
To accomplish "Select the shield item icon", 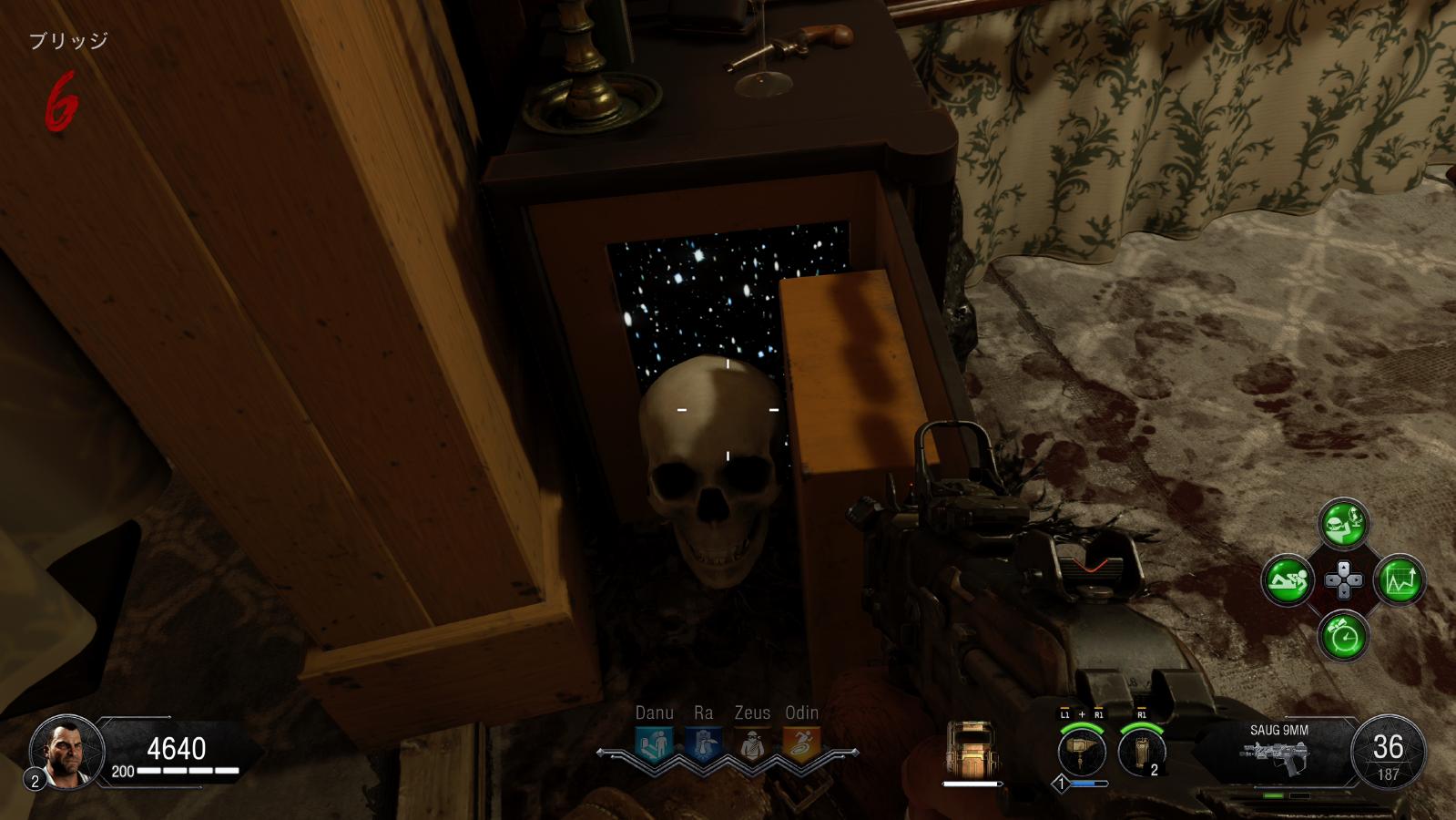I will (971, 749).
